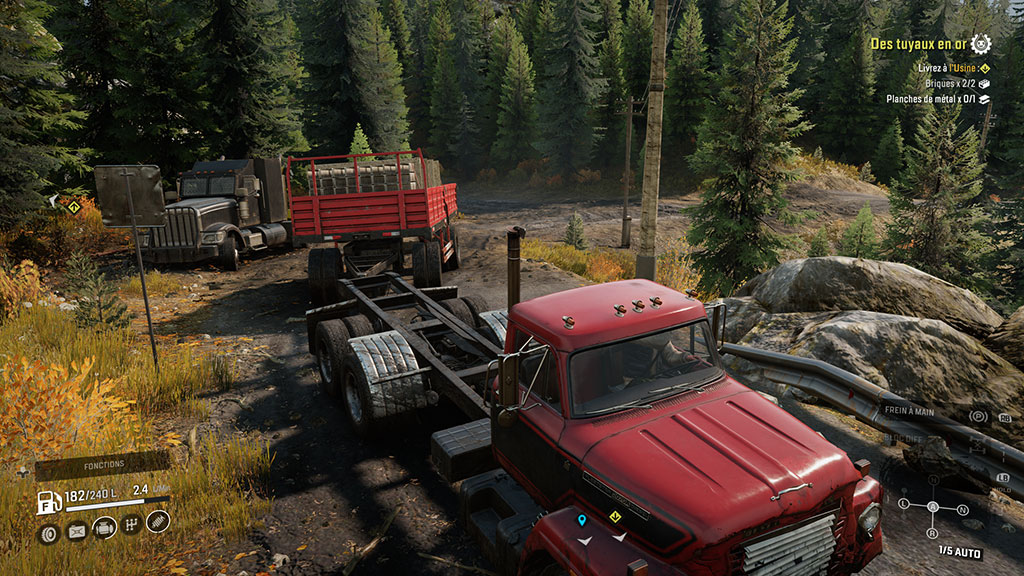The width and height of the screenshot is (1024, 576).
Task: Click the blue waypoint marker on the truck
Action: (582, 520)
